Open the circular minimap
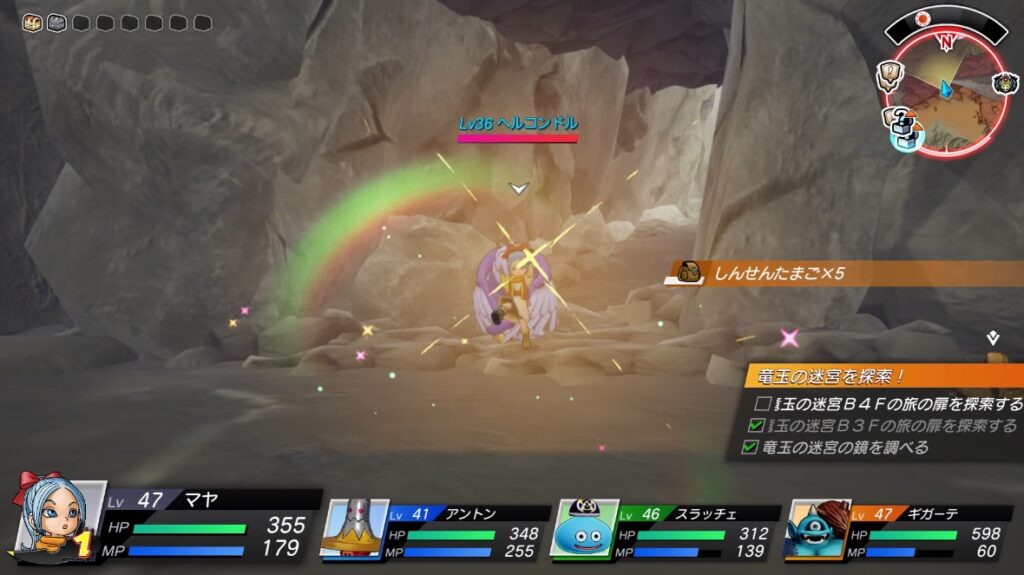Screen dimensions: 1024x575 [944, 90]
